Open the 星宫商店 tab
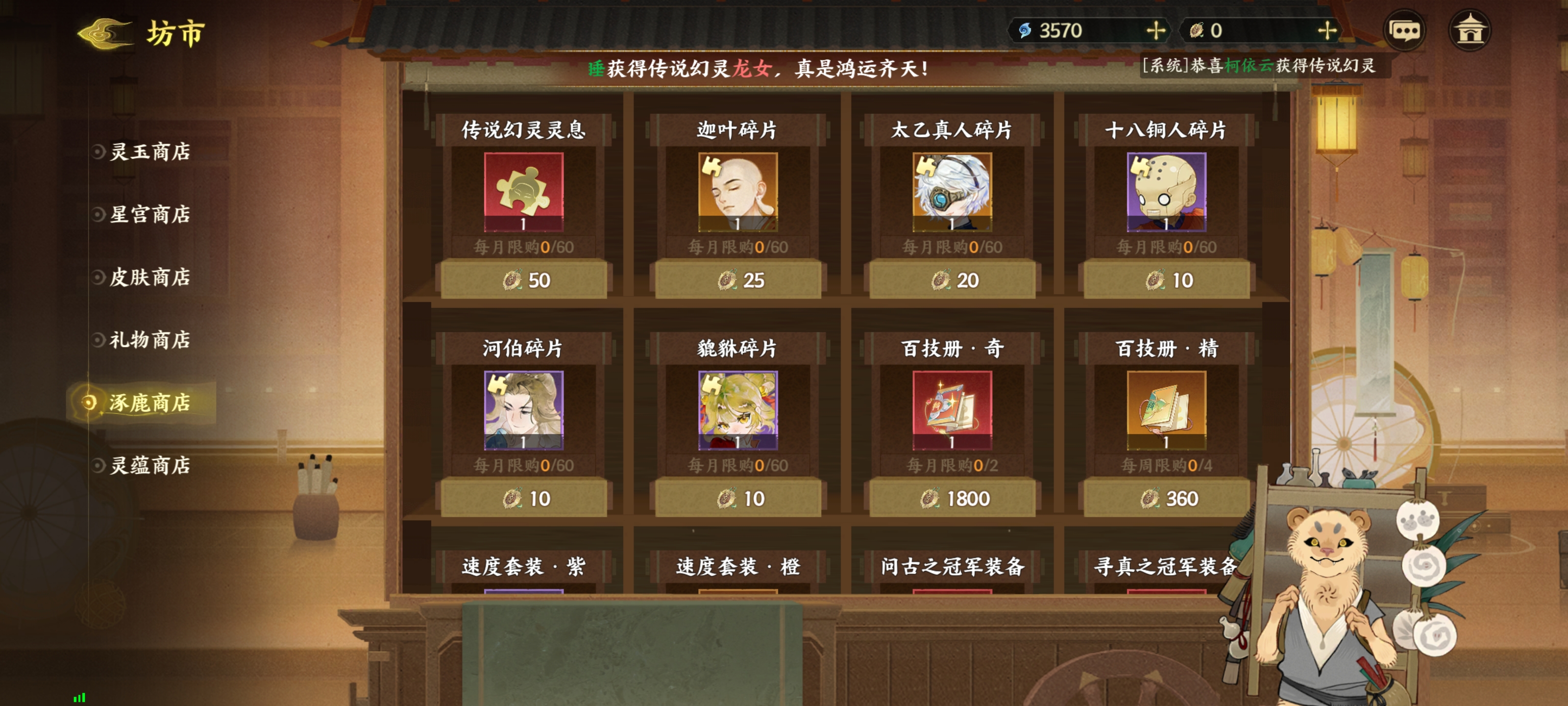 150,215
